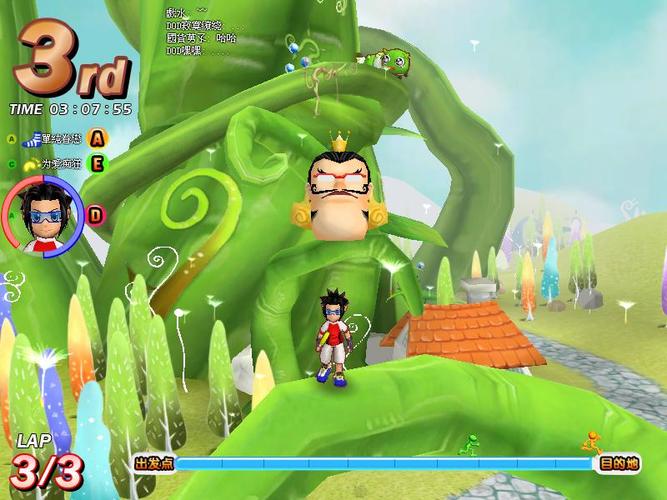Select the yellow banana item icon
Viewport: 667px width, 500px height.
point(31,161)
